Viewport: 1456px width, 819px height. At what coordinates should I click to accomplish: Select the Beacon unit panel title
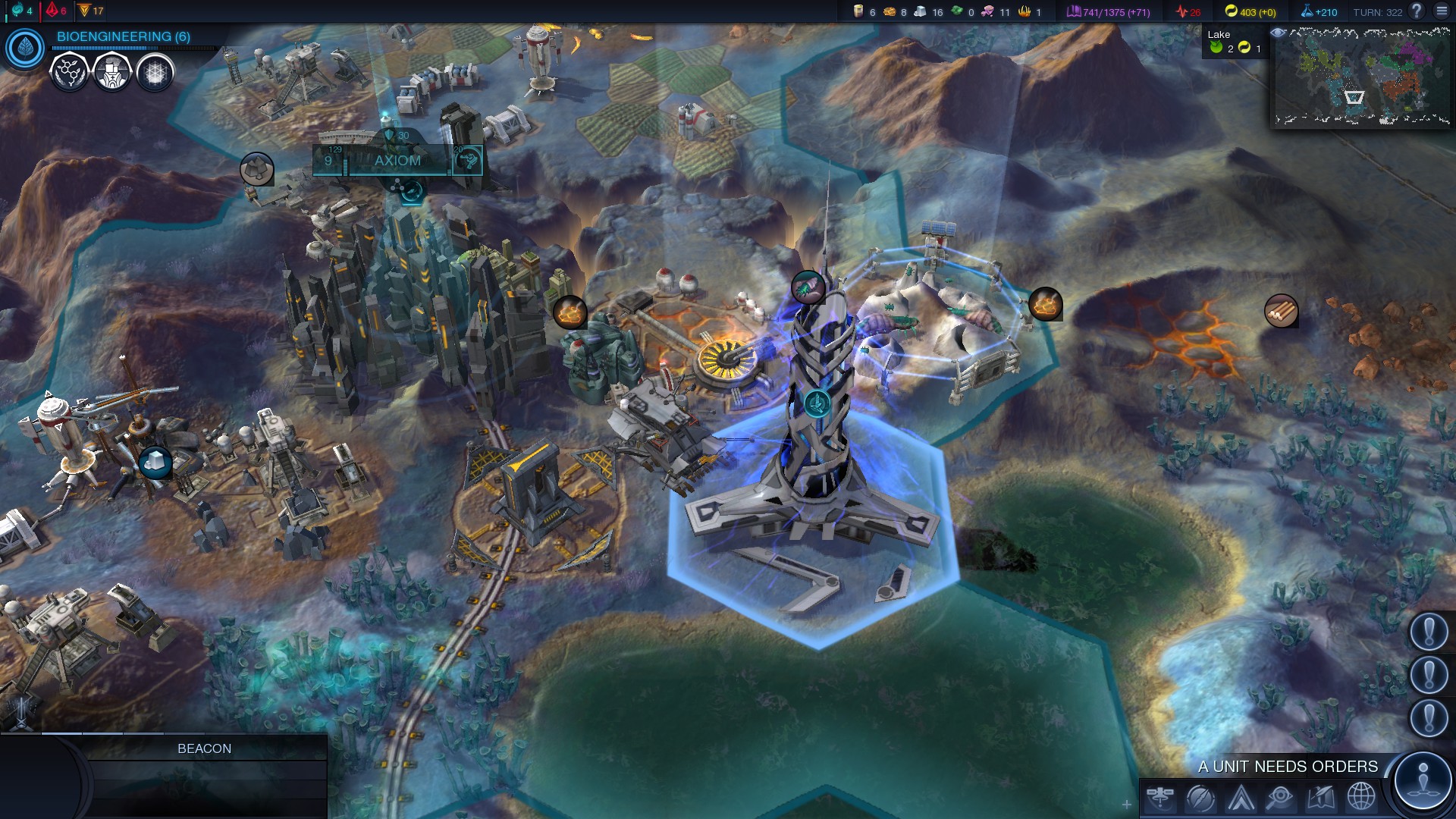[x=204, y=748]
